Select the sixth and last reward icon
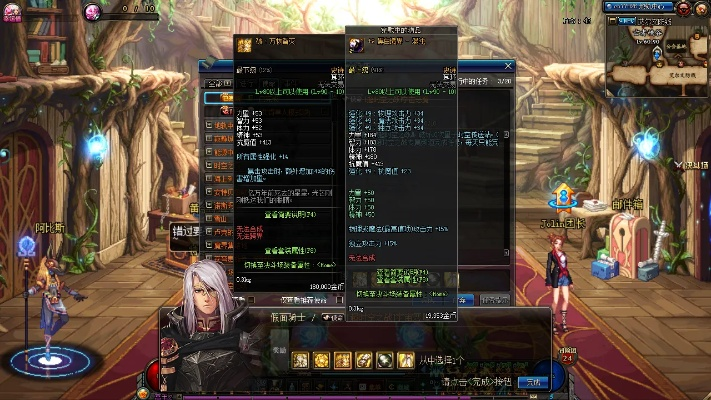The width and height of the screenshot is (711, 400). tap(406, 360)
